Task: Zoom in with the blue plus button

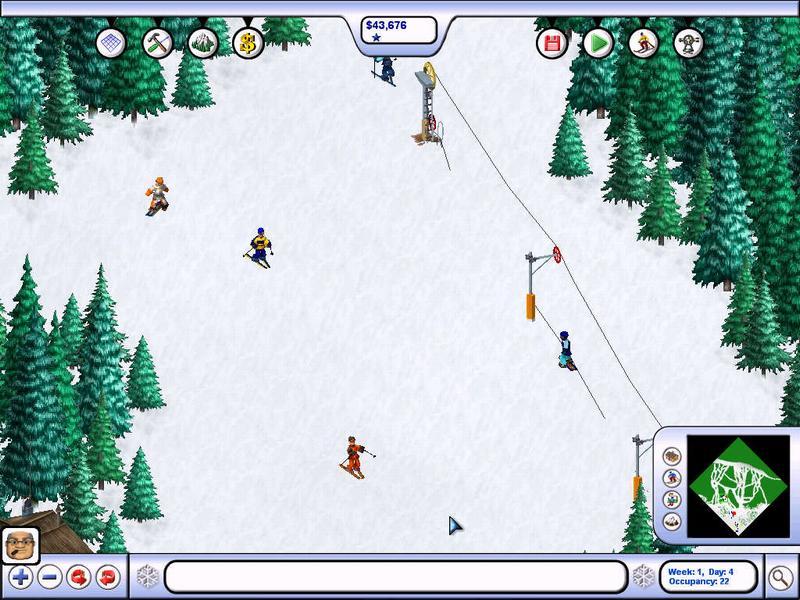Action: pos(20,577)
